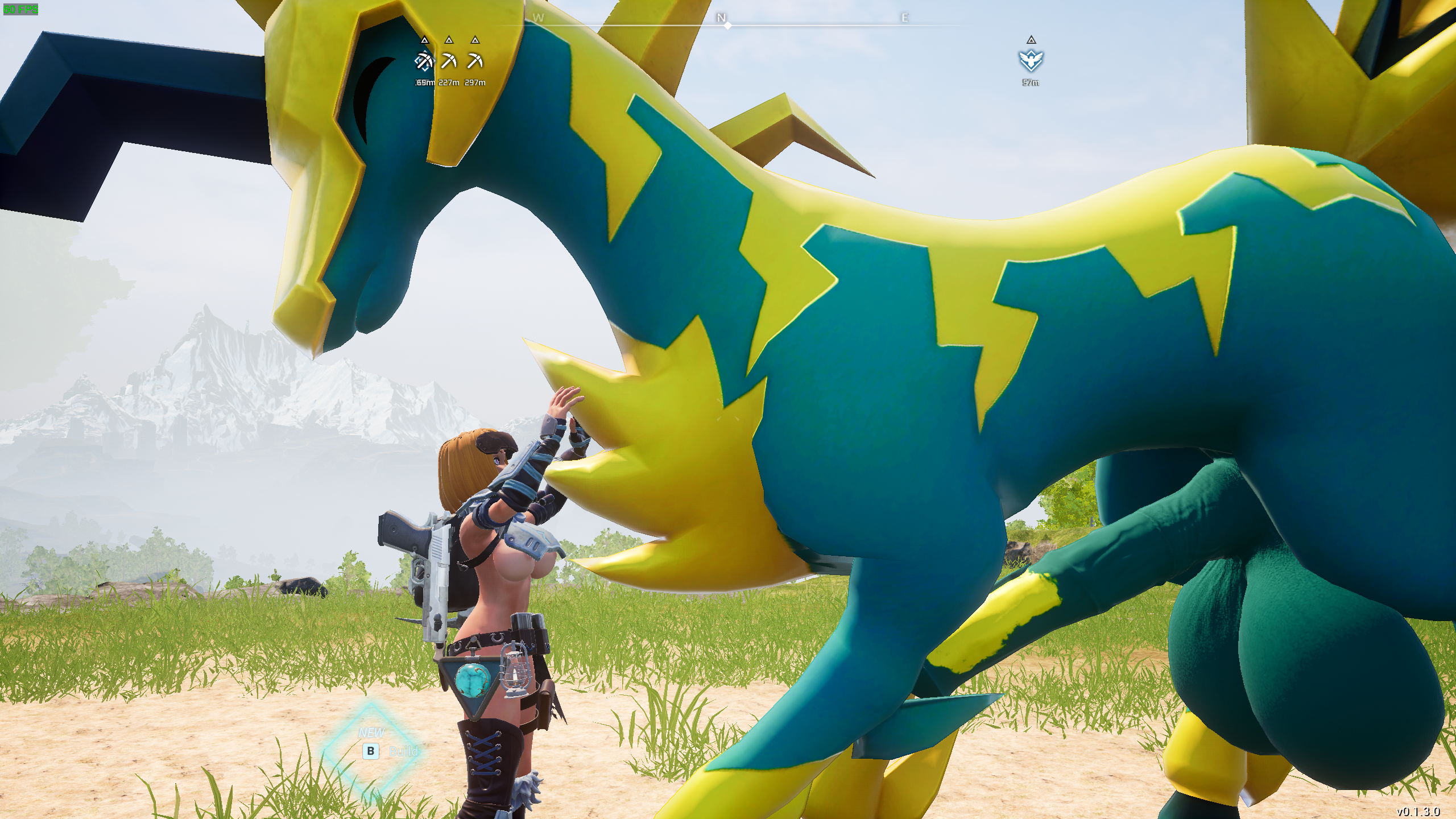Image resolution: width=1456 pixels, height=819 pixels.
Task: Click the north indicator on the compass
Action: (721, 18)
